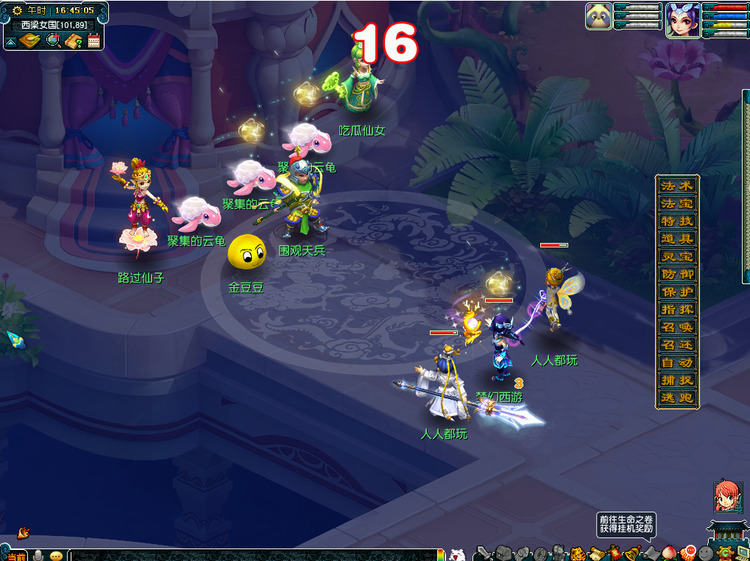The width and height of the screenshot is (750, 561).
Task: Open the red-haired girl assistant icon
Action: coord(725,496)
